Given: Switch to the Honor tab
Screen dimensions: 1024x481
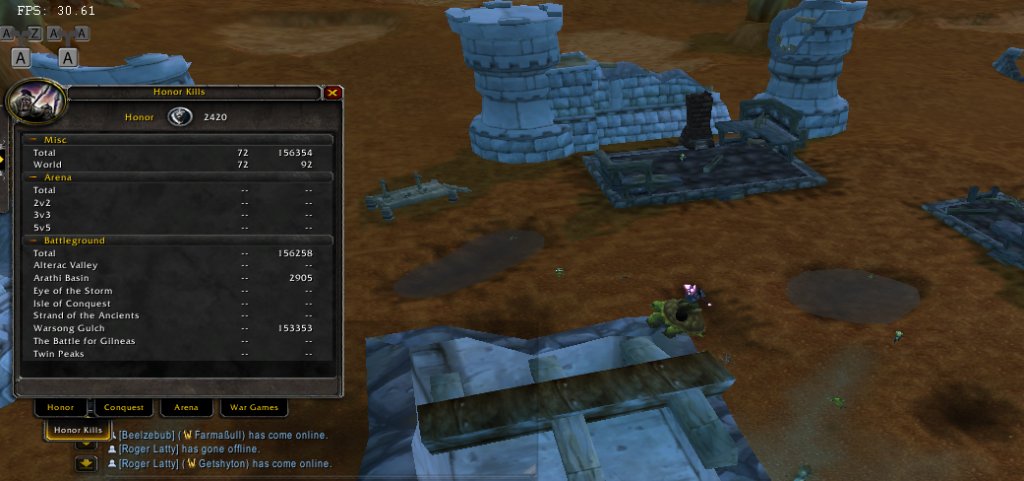Looking at the screenshot, I should [61, 407].
